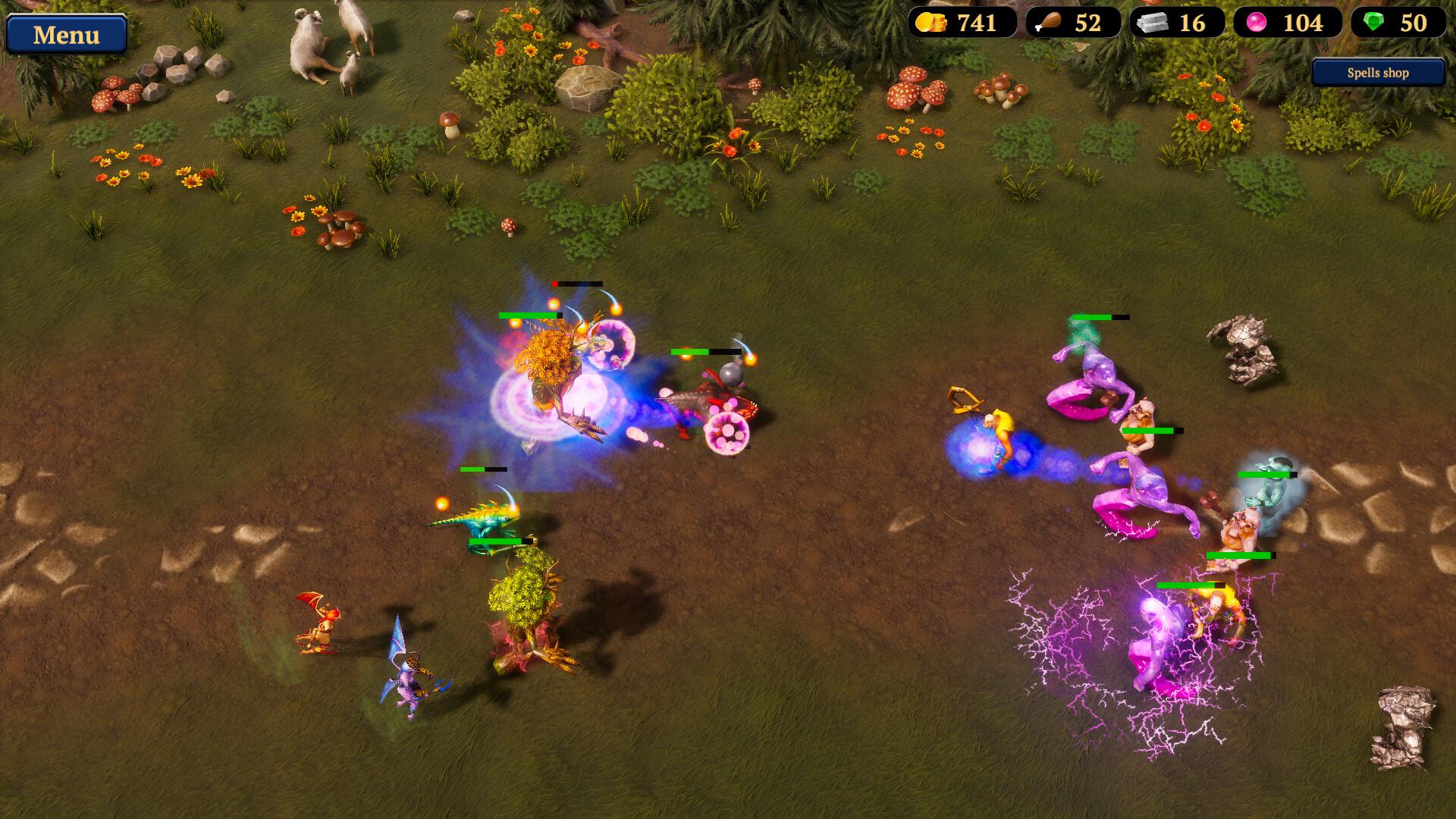Image resolution: width=1456 pixels, height=819 pixels.
Task: Open the Menu from the top-left corner
Action: pyautogui.click(x=67, y=35)
